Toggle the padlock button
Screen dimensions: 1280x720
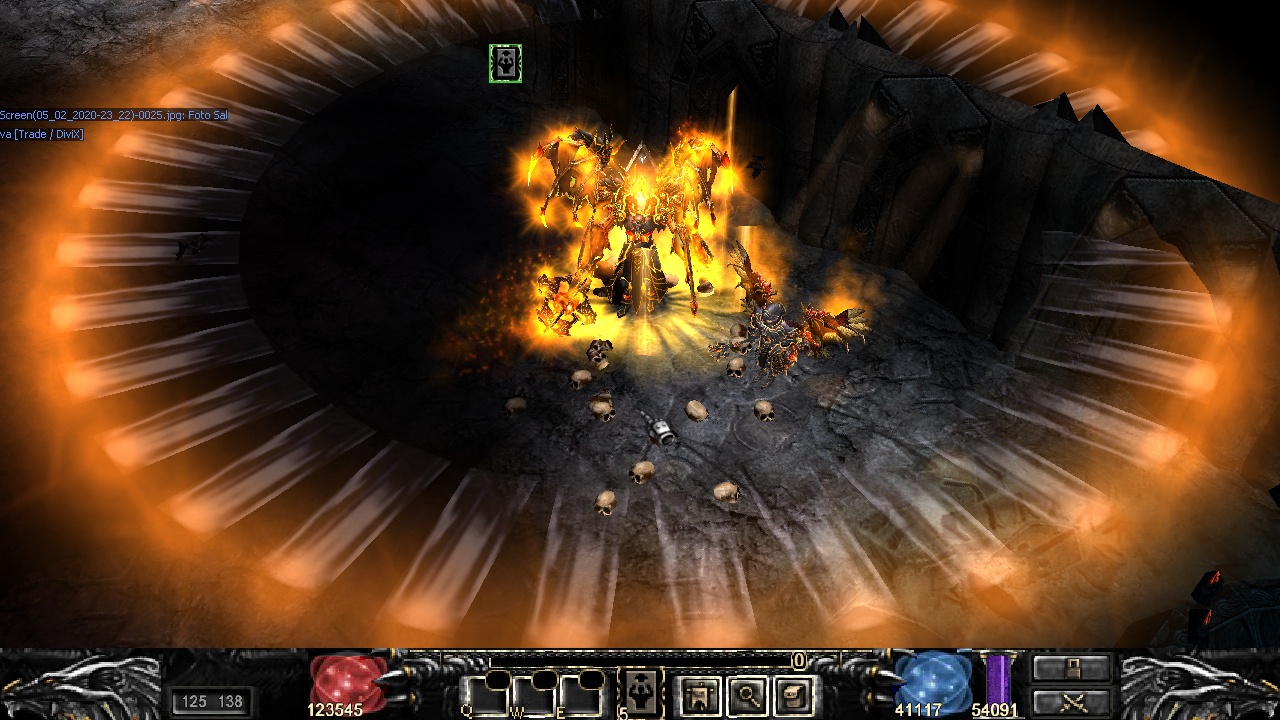1072,668
